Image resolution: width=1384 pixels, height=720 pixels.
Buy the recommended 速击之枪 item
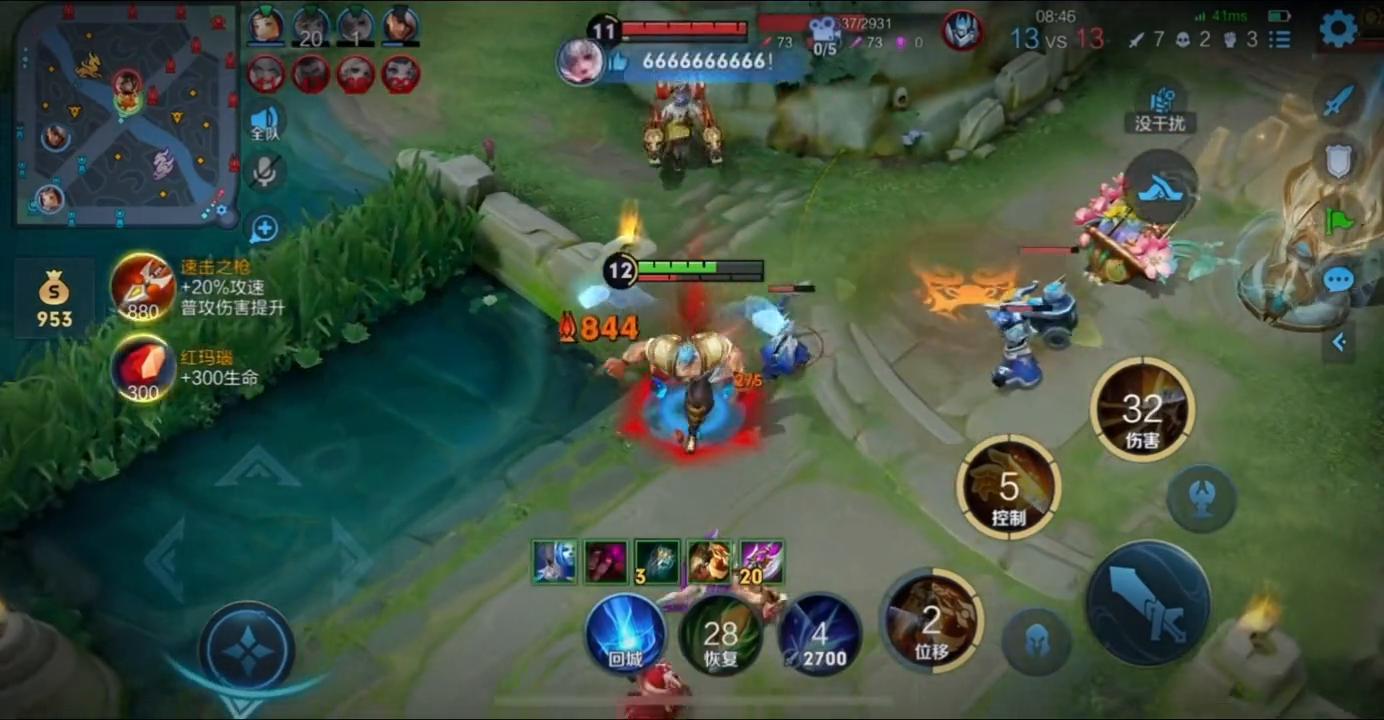143,287
